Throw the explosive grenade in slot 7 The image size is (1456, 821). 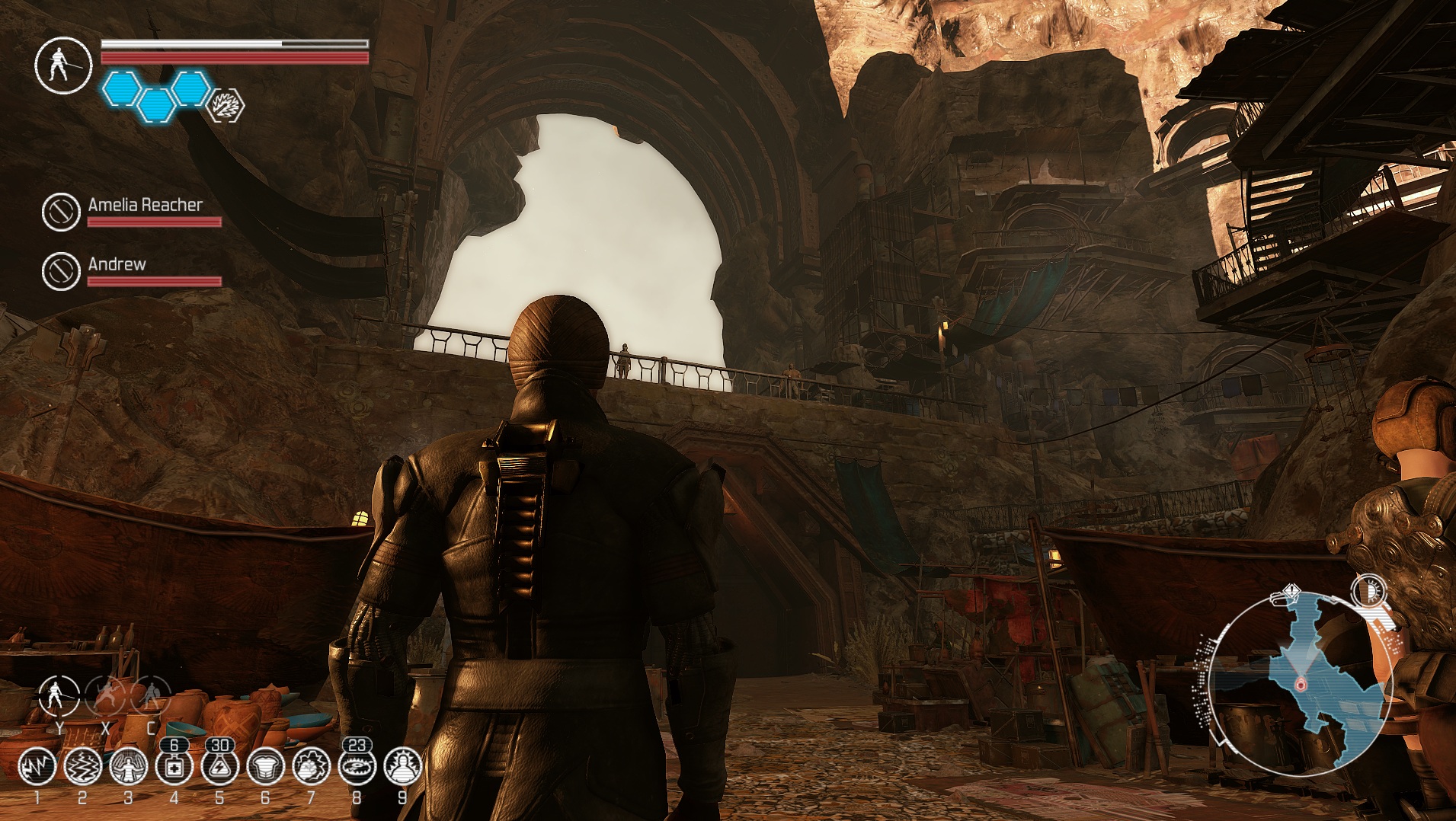click(x=311, y=766)
